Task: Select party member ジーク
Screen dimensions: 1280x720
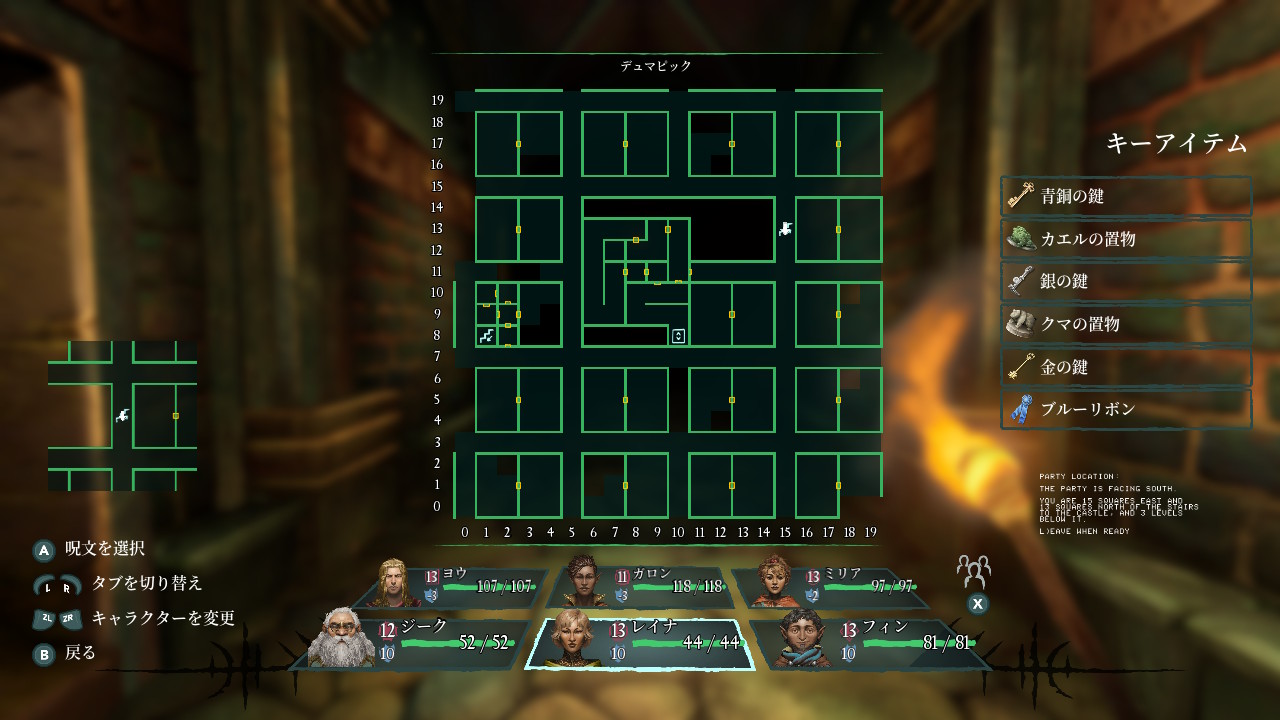Action: pos(418,640)
